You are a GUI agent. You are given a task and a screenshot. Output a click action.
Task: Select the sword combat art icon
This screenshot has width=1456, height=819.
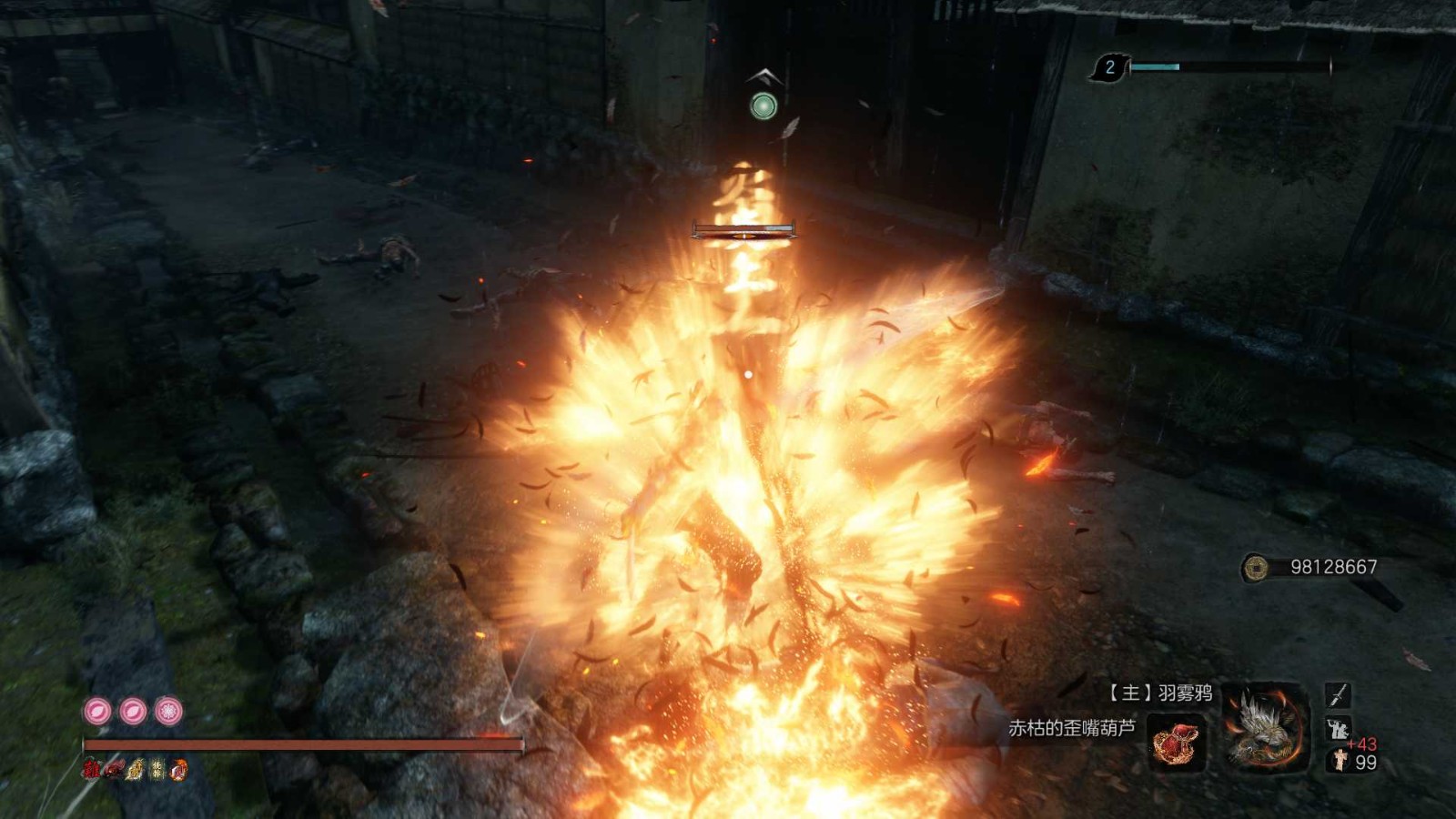click(1337, 695)
